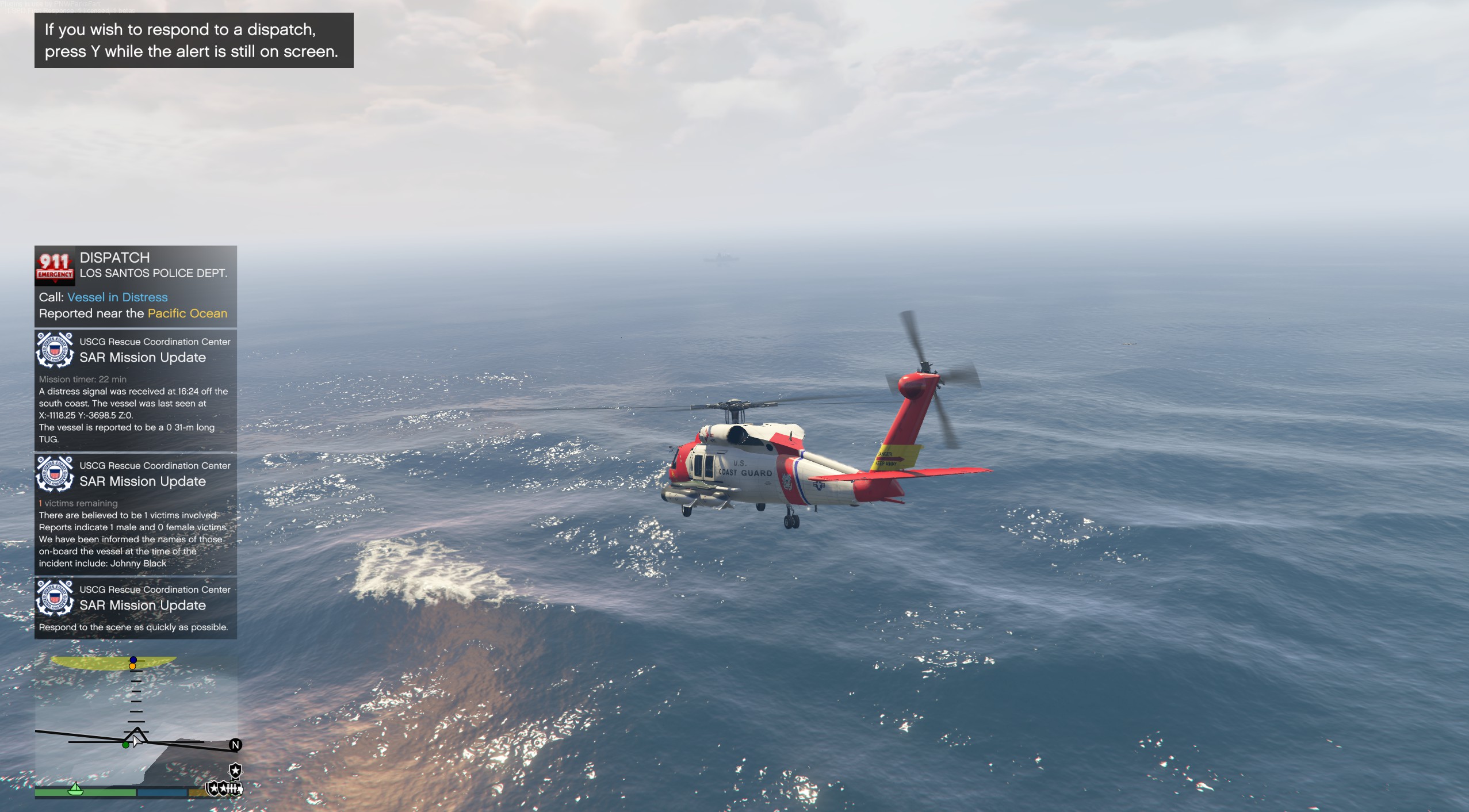Dismiss the respond-to-dispatch help tip box

[194, 40]
